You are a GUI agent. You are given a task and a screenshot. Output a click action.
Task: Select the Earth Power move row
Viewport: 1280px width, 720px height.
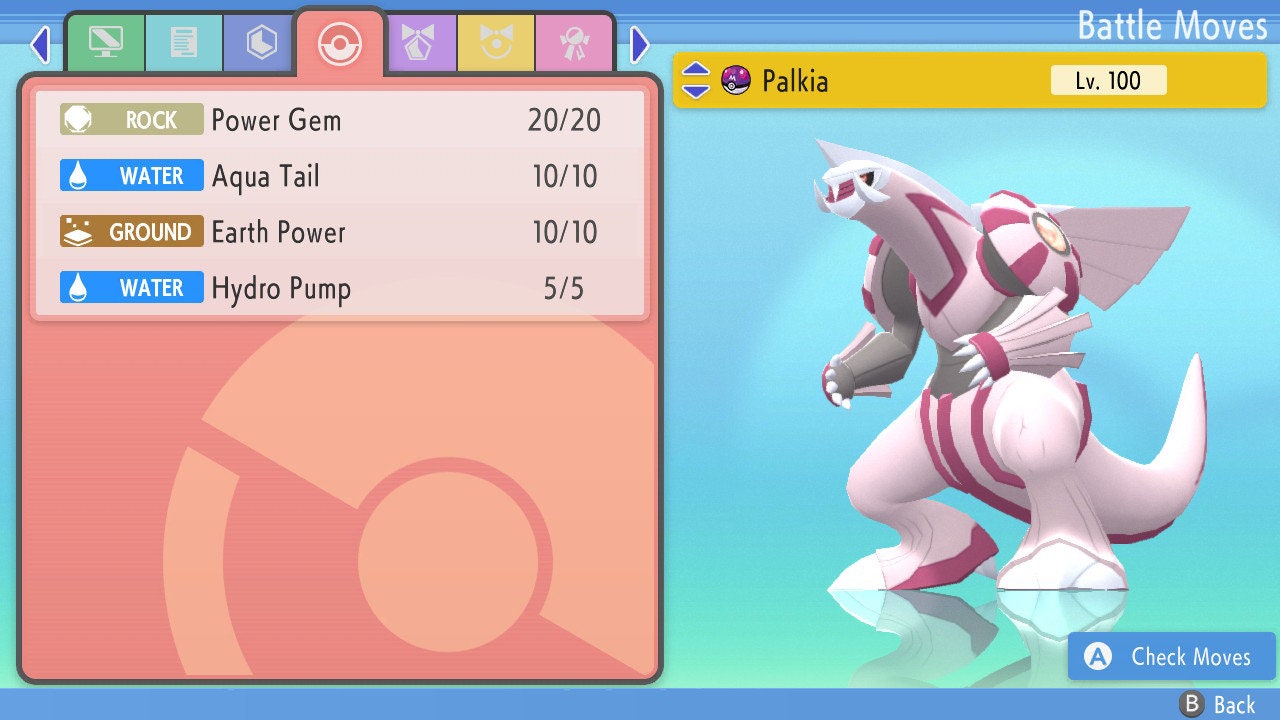click(340, 232)
